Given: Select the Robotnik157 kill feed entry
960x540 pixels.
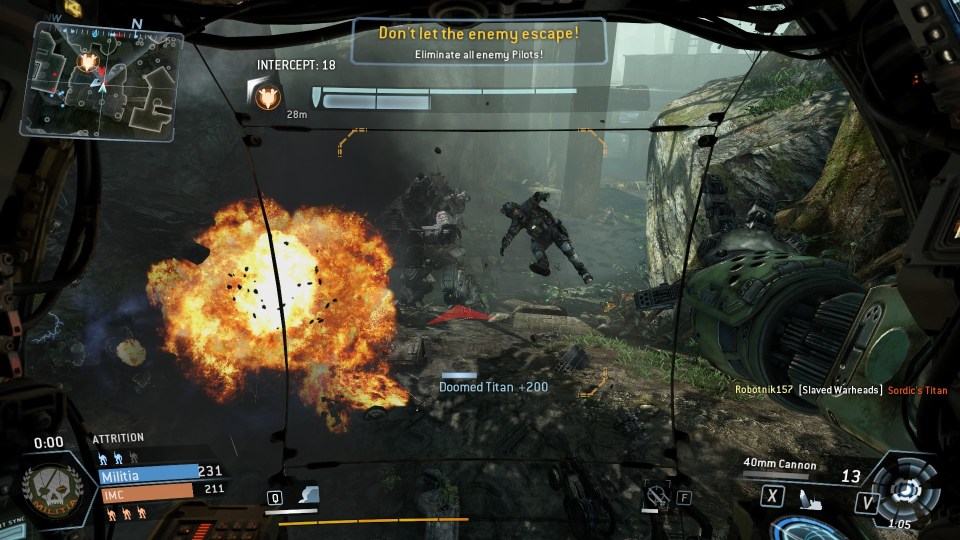Looking at the screenshot, I should point(840,390).
